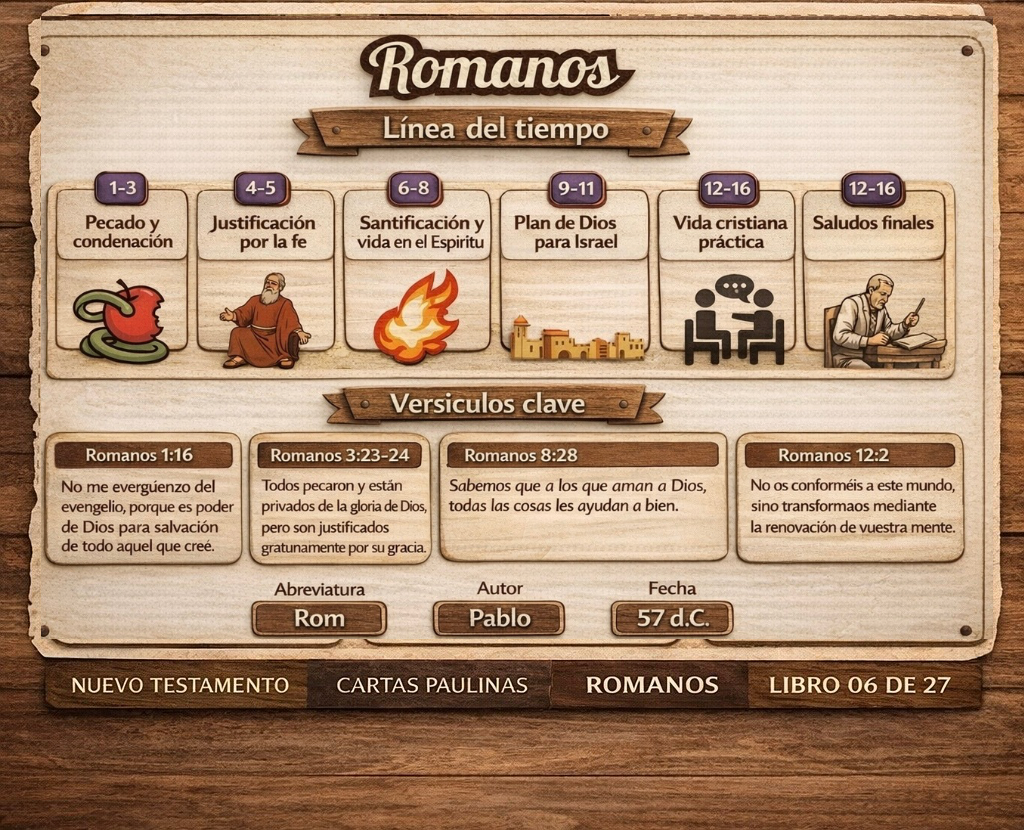Open the Cartas Paulinas tab
1024x830 pixels.
pyautogui.click(x=431, y=686)
